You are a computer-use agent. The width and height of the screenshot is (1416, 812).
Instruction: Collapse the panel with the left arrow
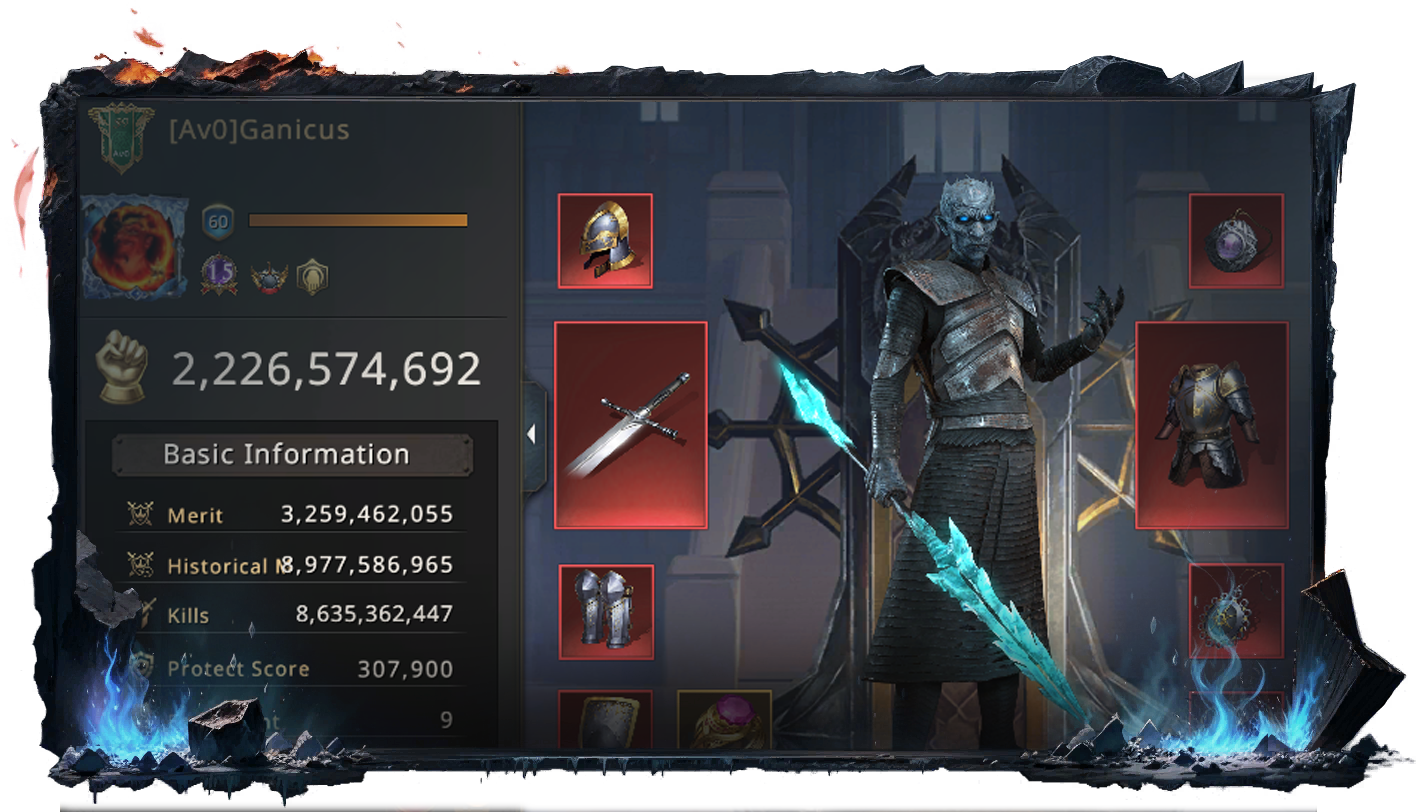pyautogui.click(x=533, y=434)
